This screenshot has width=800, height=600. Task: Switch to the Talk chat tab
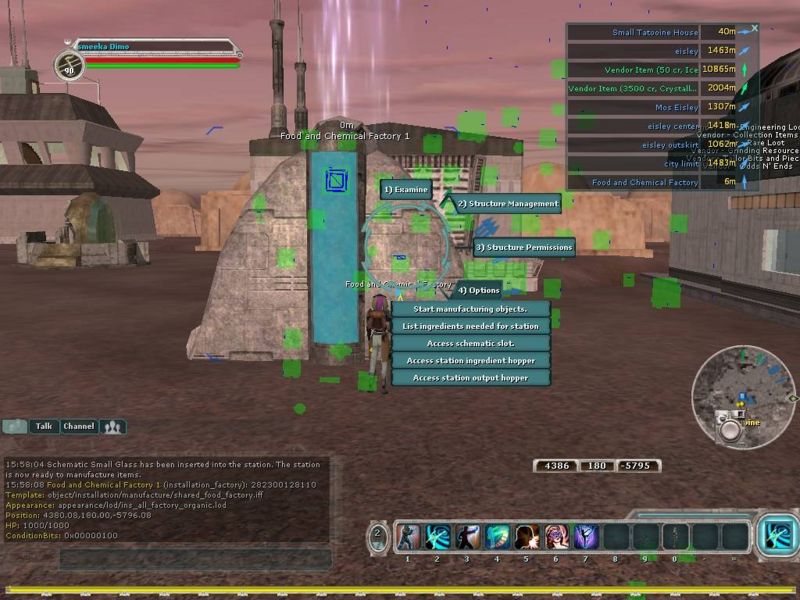[43, 426]
